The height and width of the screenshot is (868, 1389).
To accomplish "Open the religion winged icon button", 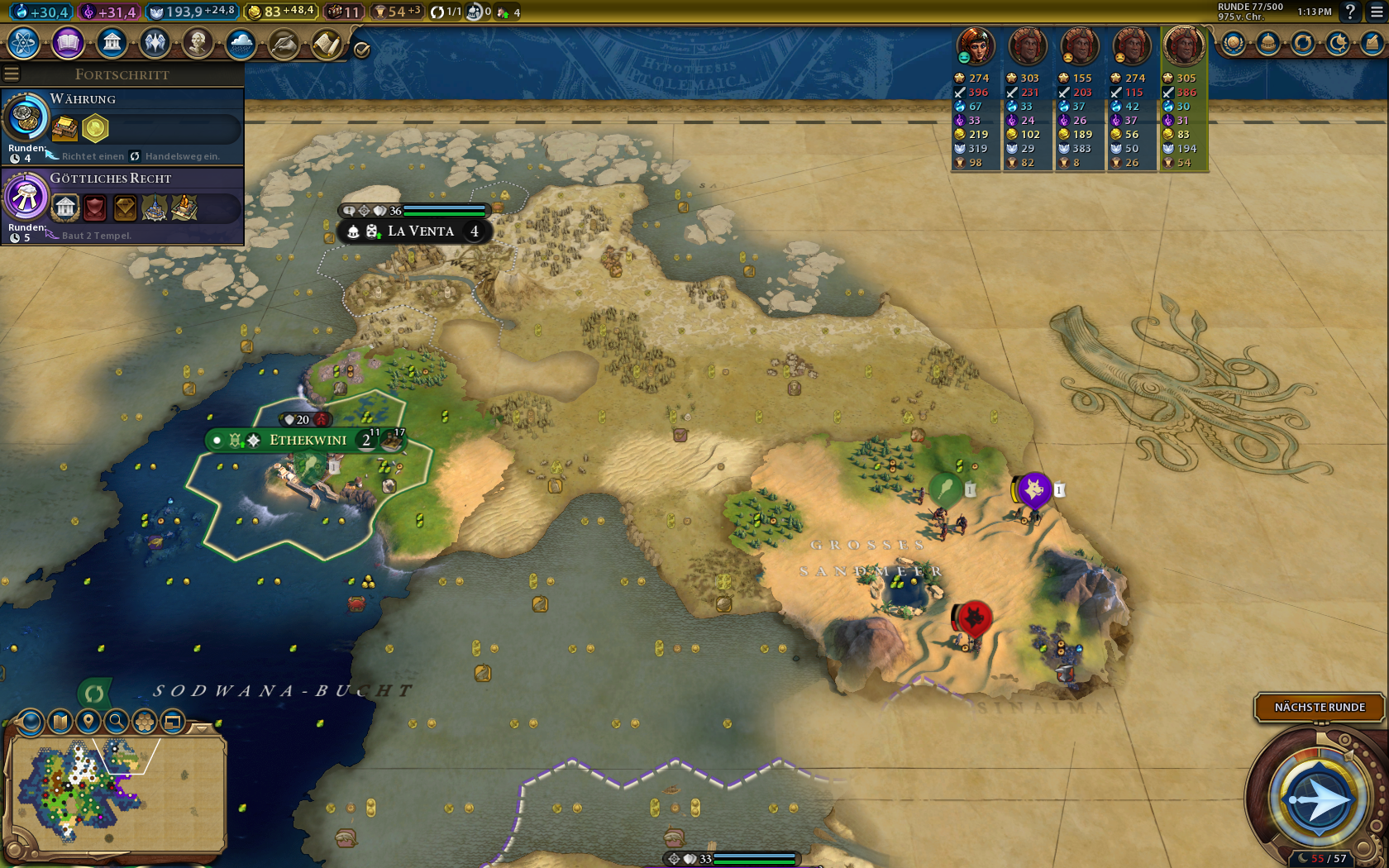I will tap(155, 42).
